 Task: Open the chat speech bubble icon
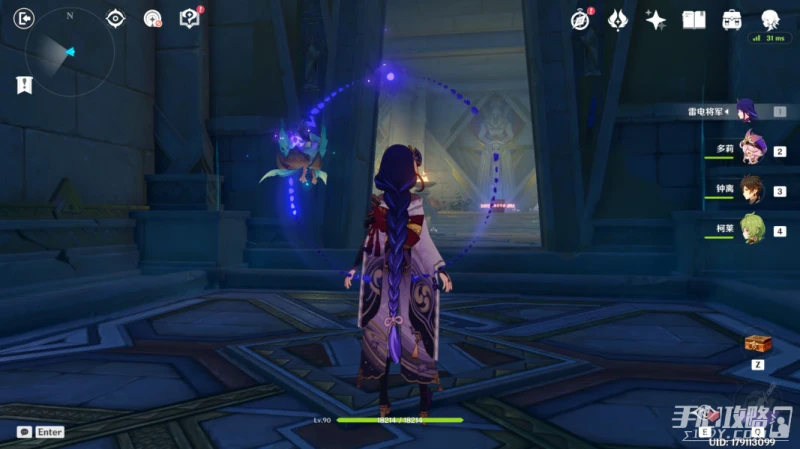point(24,432)
